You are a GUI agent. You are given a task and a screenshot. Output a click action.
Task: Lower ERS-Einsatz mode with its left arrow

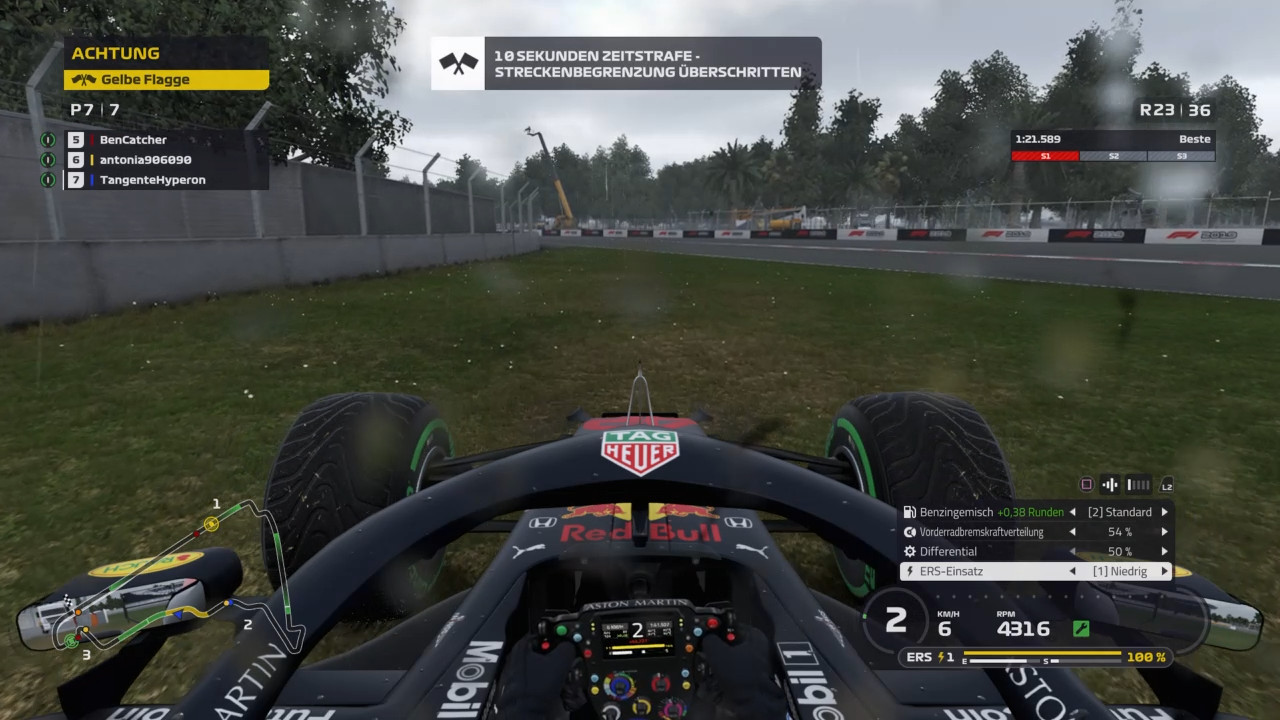[x=1073, y=571]
